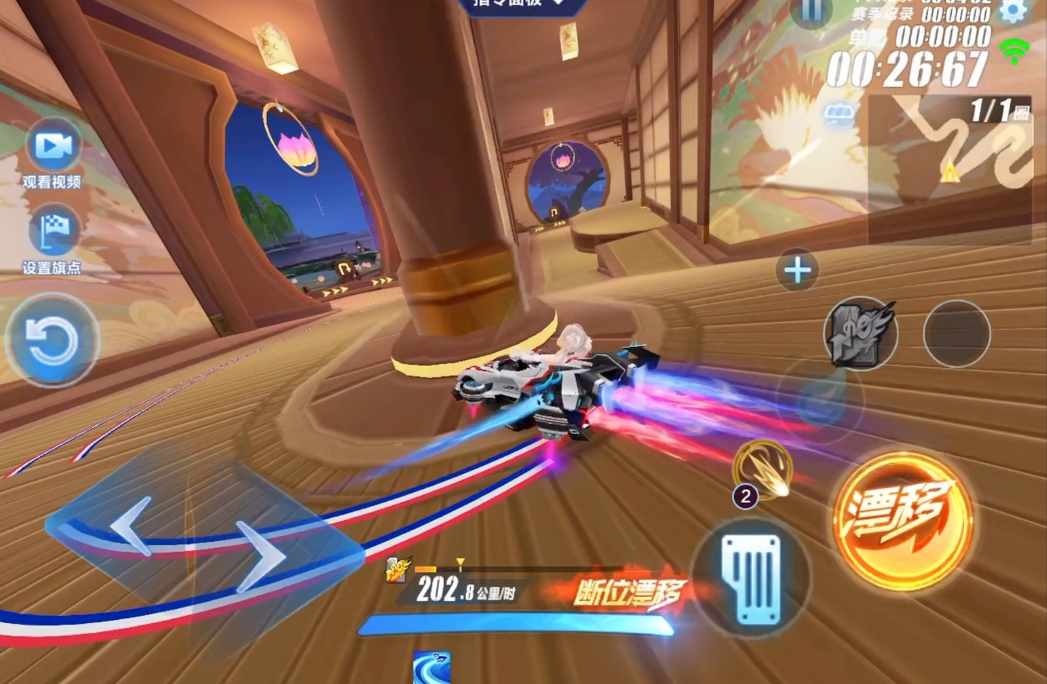The width and height of the screenshot is (1047, 684).
Task: Click the track minimap
Action: [950, 170]
